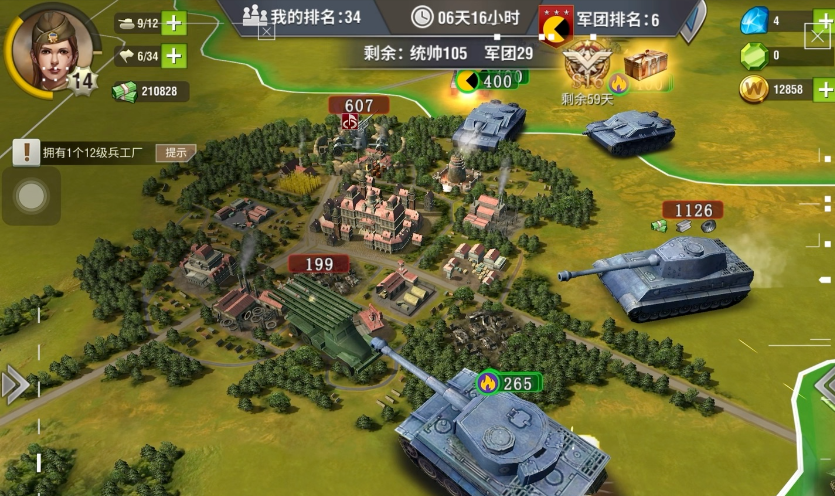Add more gold W coins
This screenshot has height=496, width=835.
(824, 90)
